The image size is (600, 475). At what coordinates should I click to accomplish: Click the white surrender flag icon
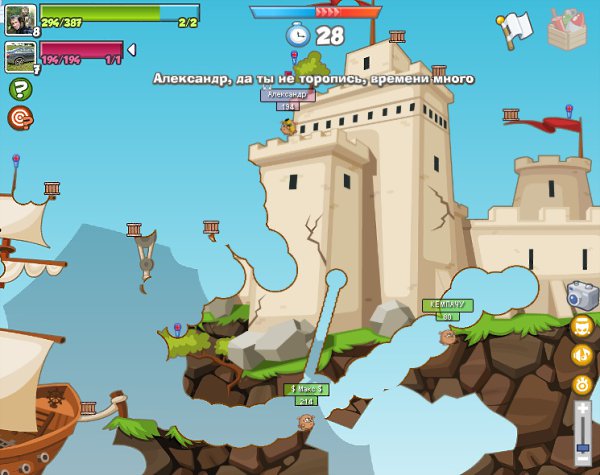(x=514, y=29)
